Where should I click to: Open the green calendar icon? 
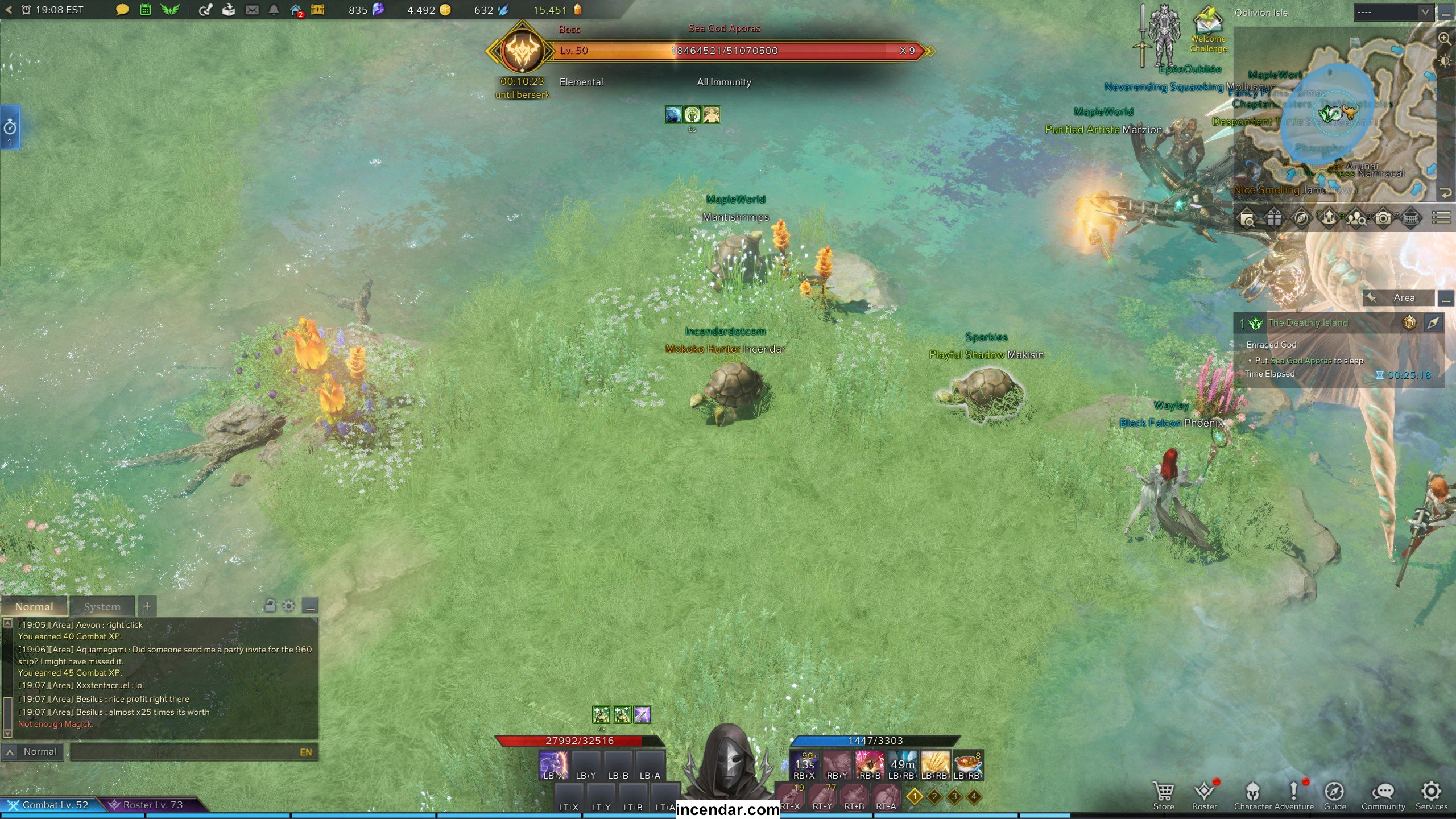(145, 10)
